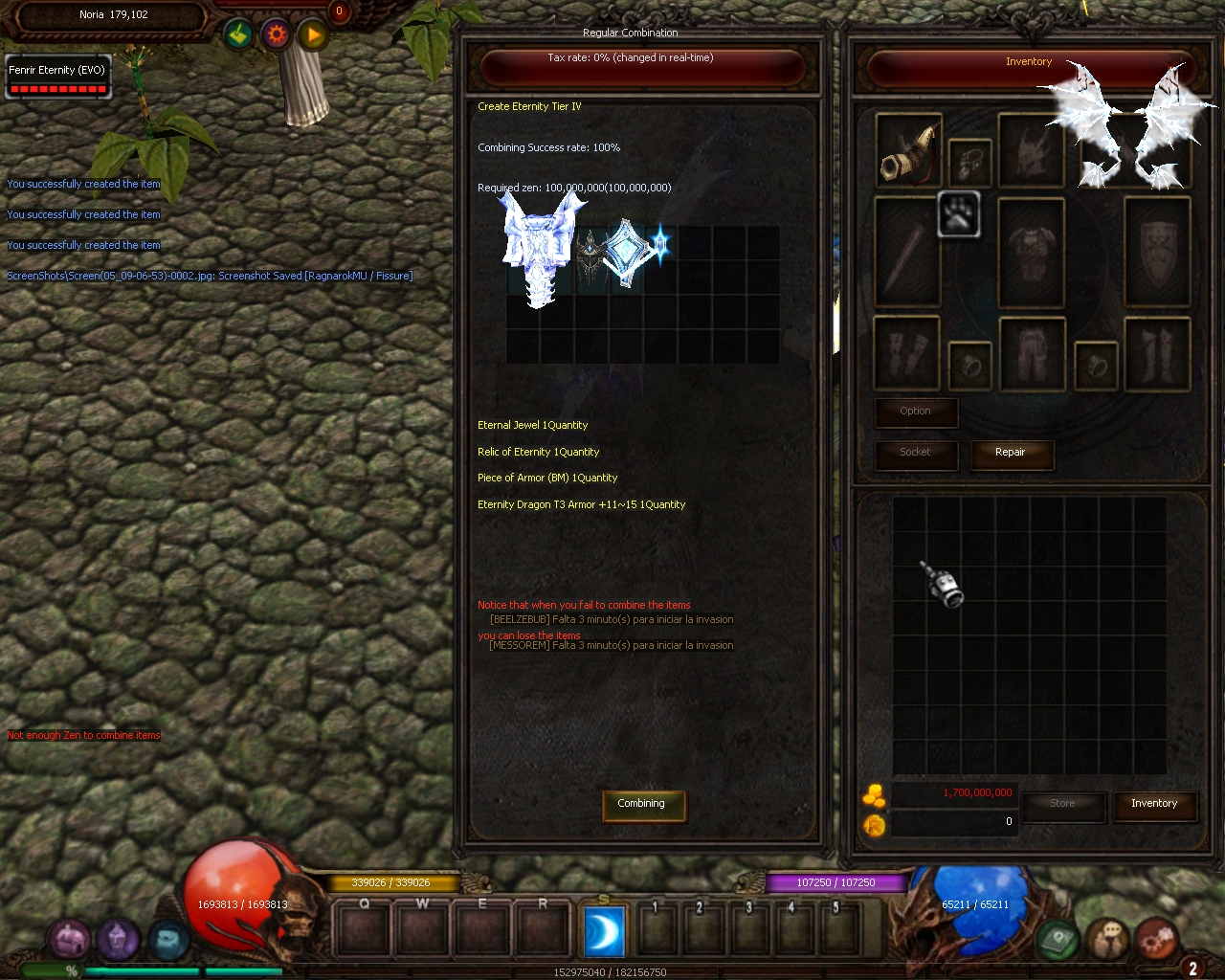
Task: Click the Combining button
Action: coord(641,805)
